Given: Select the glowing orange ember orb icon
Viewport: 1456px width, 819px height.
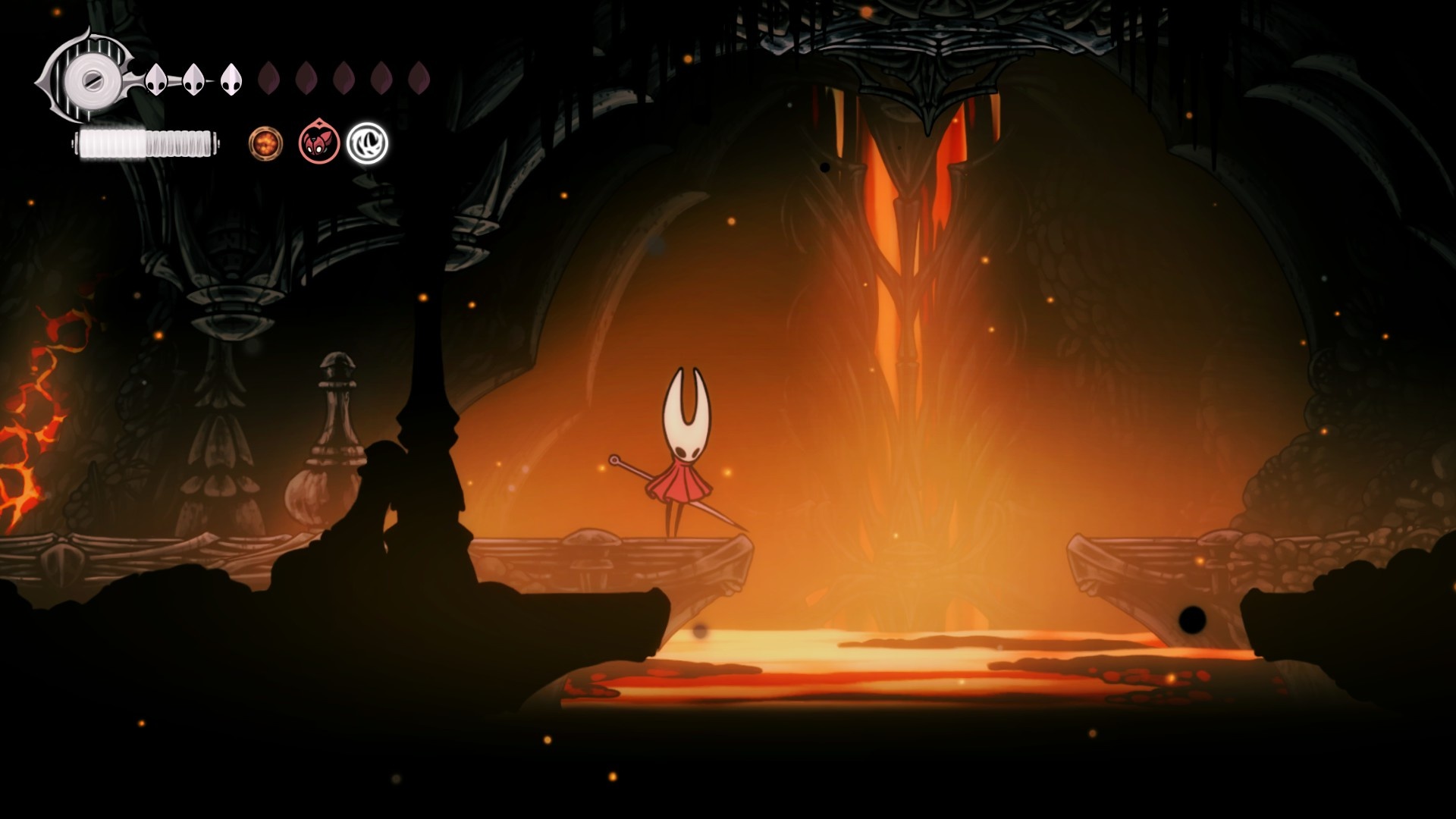Looking at the screenshot, I should point(266,143).
